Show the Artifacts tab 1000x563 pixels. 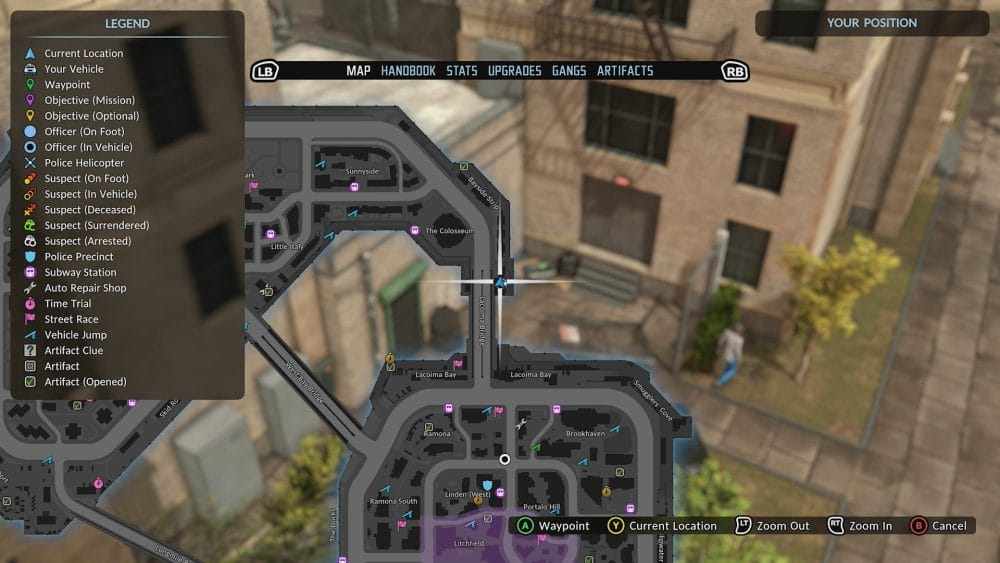[x=625, y=71]
